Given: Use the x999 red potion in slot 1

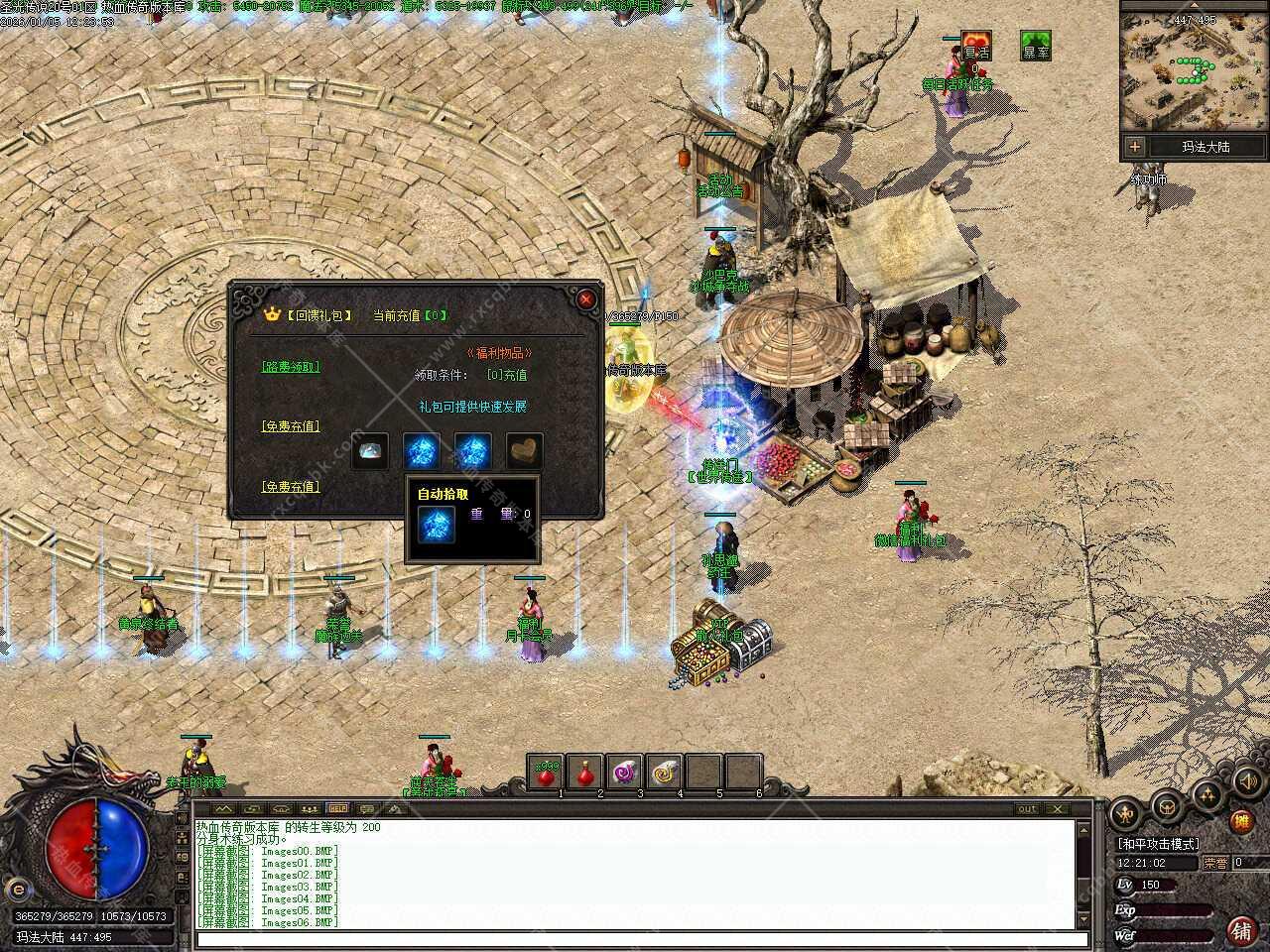Looking at the screenshot, I should tap(546, 772).
